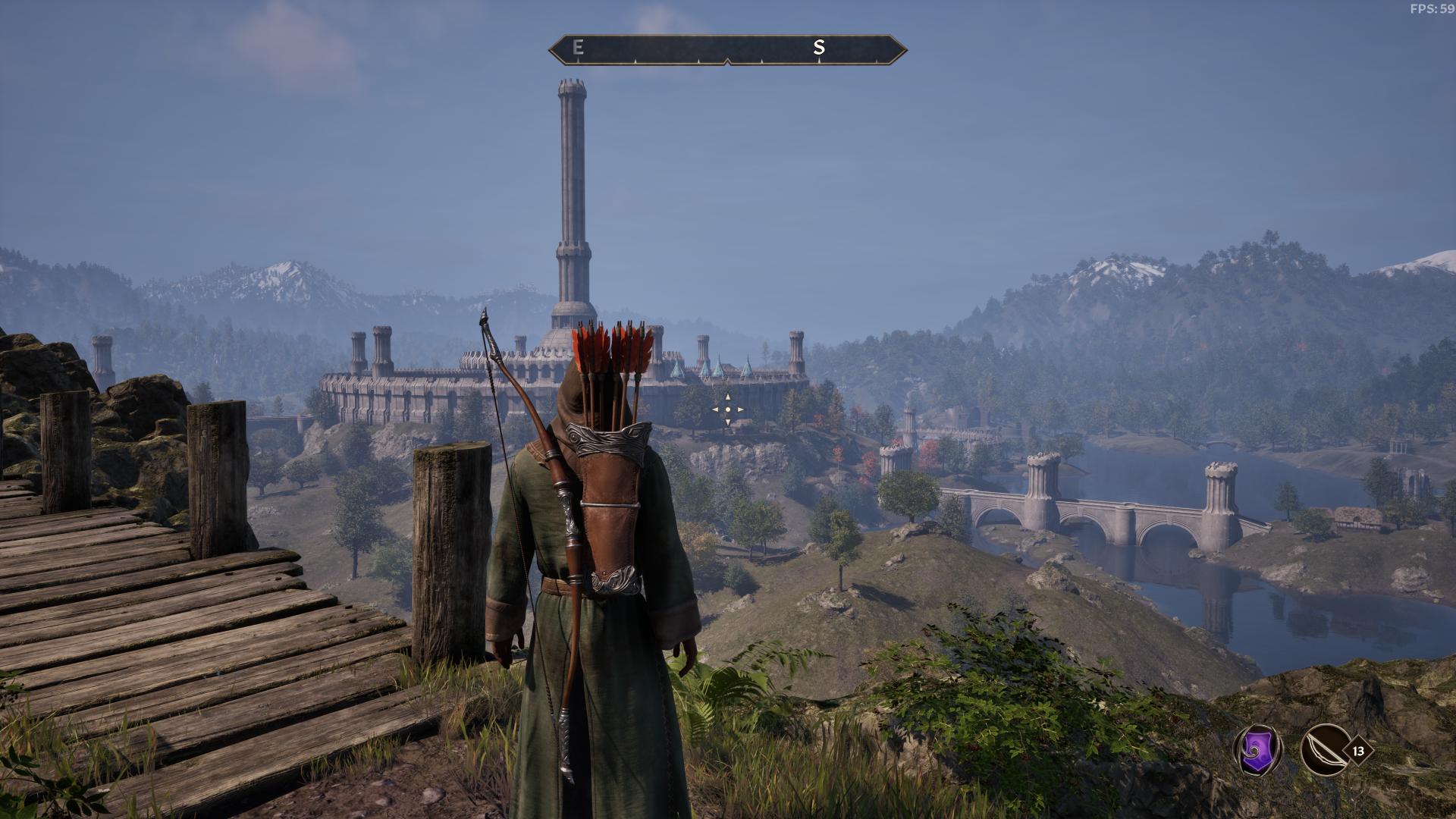Click the equipped bow weapon icon
The height and width of the screenshot is (819, 1456).
[1327, 751]
